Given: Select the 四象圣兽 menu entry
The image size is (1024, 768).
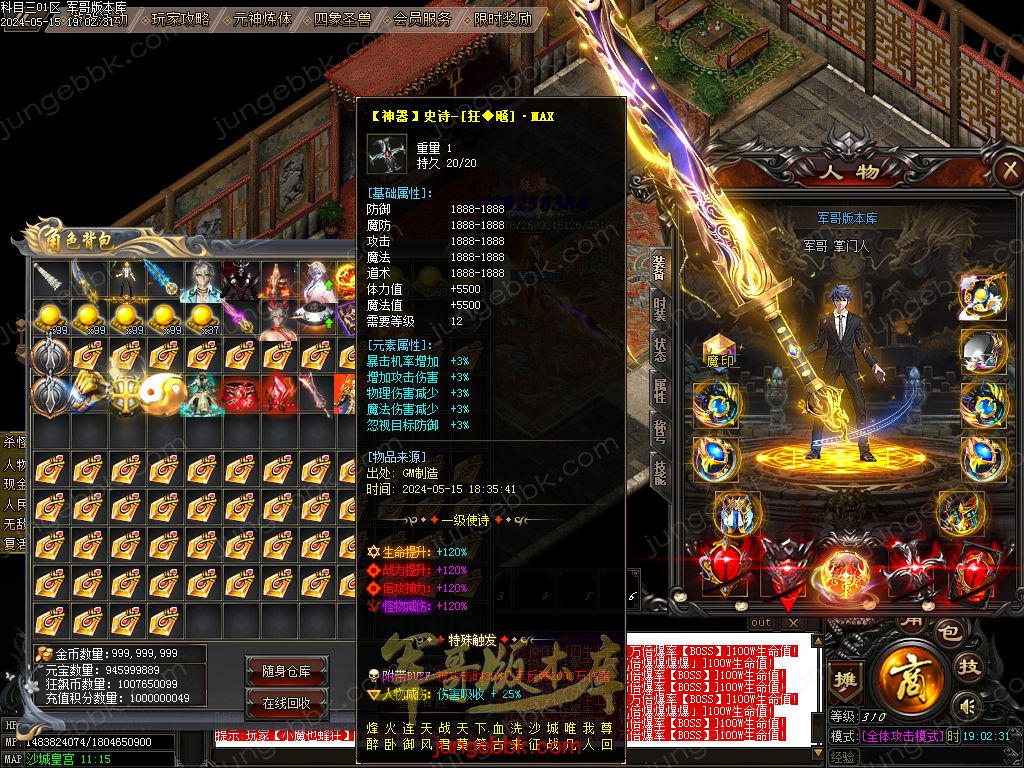Looking at the screenshot, I should click(x=342, y=18).
